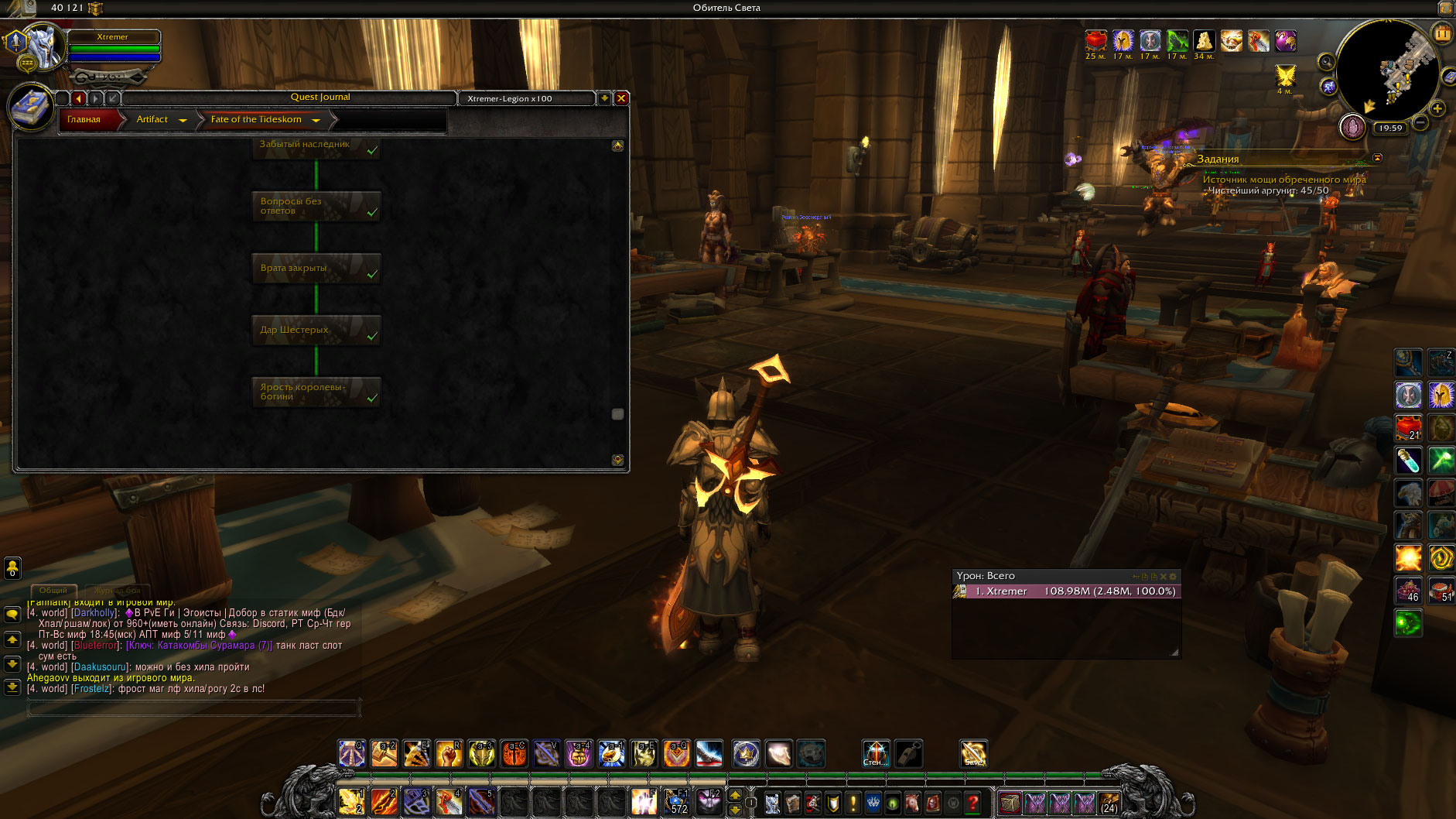This screenshot has width=1456, height=819.
Task: Click the Xtremer player portrait frame
Action: pos(43,46)
